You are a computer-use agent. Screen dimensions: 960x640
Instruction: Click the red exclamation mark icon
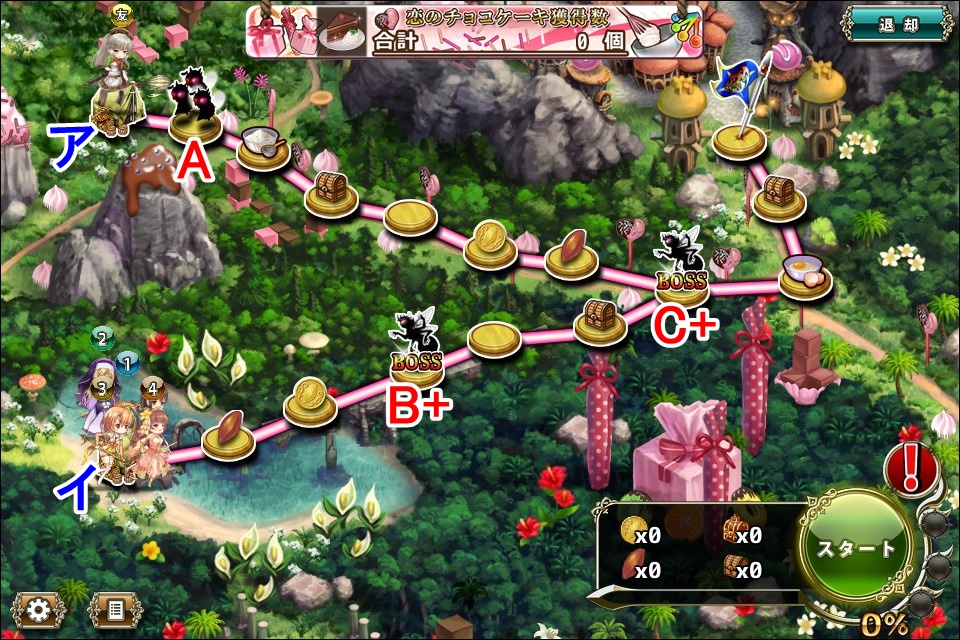coord(910,468)
